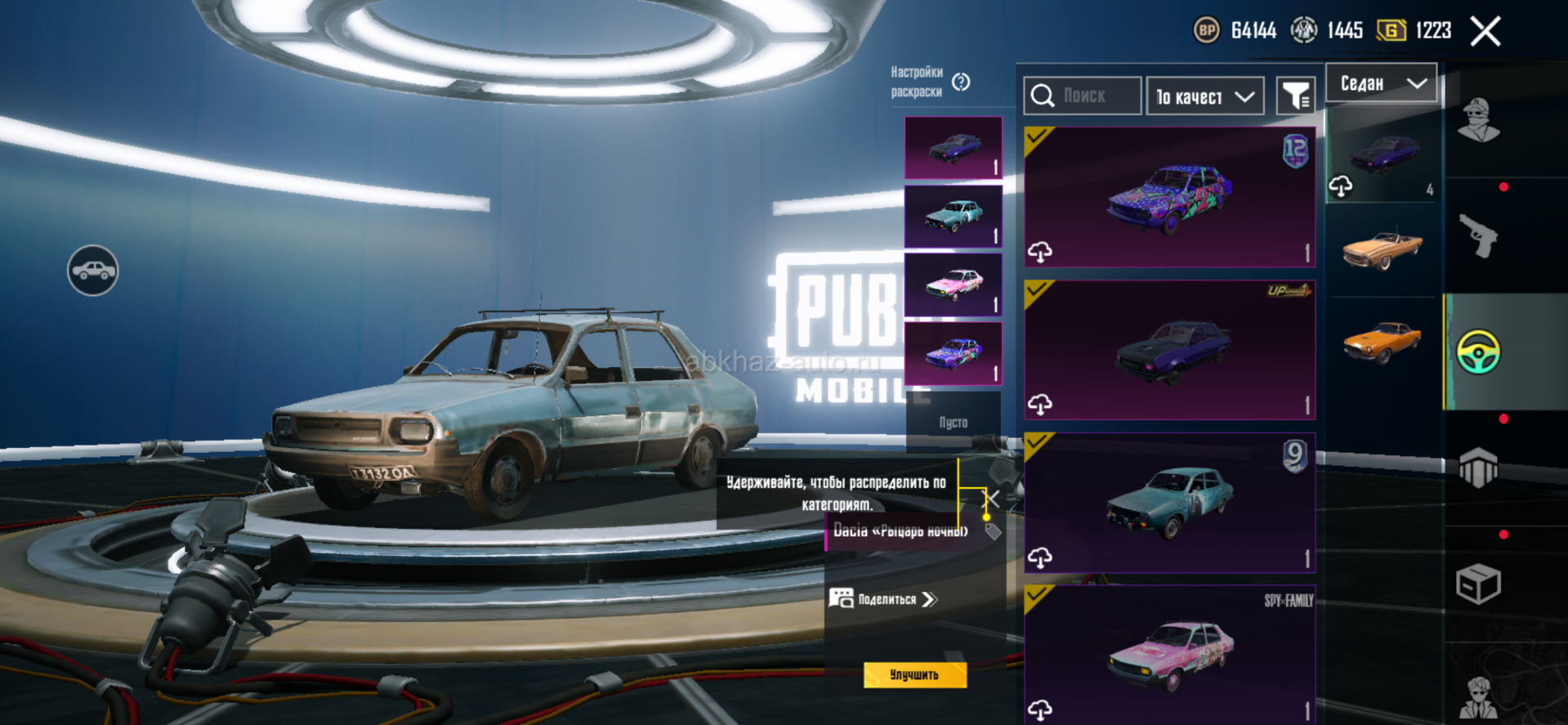The width and height of the screenshot is (1568, 725).
Task: Open the pistol weapons category tab
Action: [x=1478, y=236]
